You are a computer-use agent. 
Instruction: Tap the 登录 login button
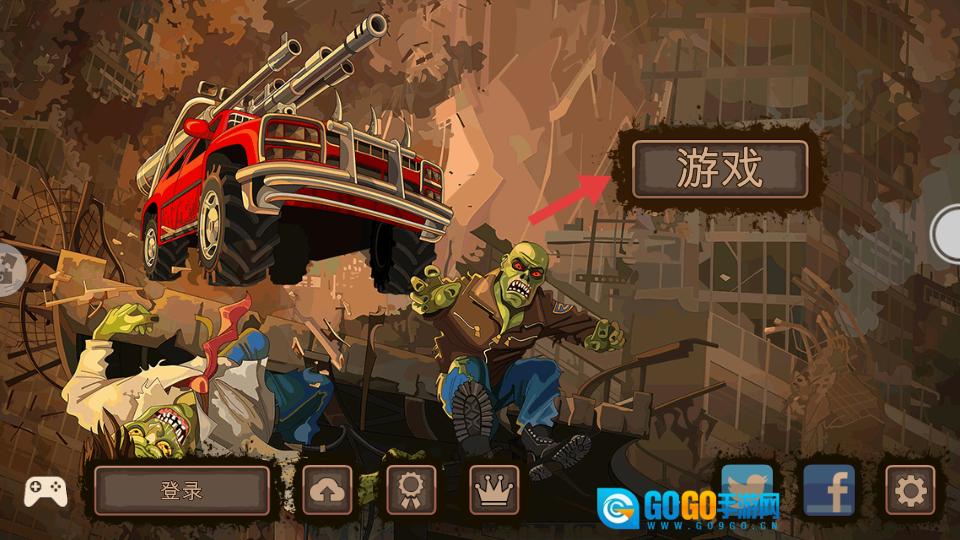point(182,490)
